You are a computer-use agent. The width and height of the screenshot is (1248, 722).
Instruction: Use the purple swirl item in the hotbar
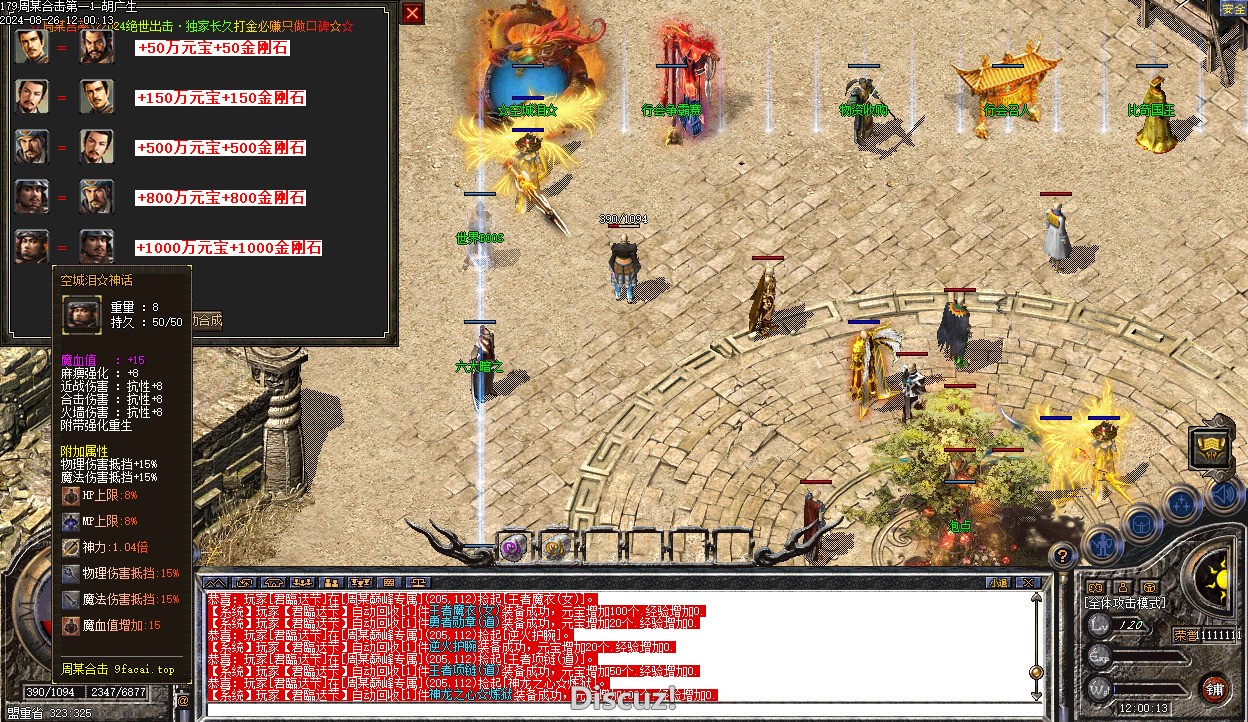tap(513, 546)
